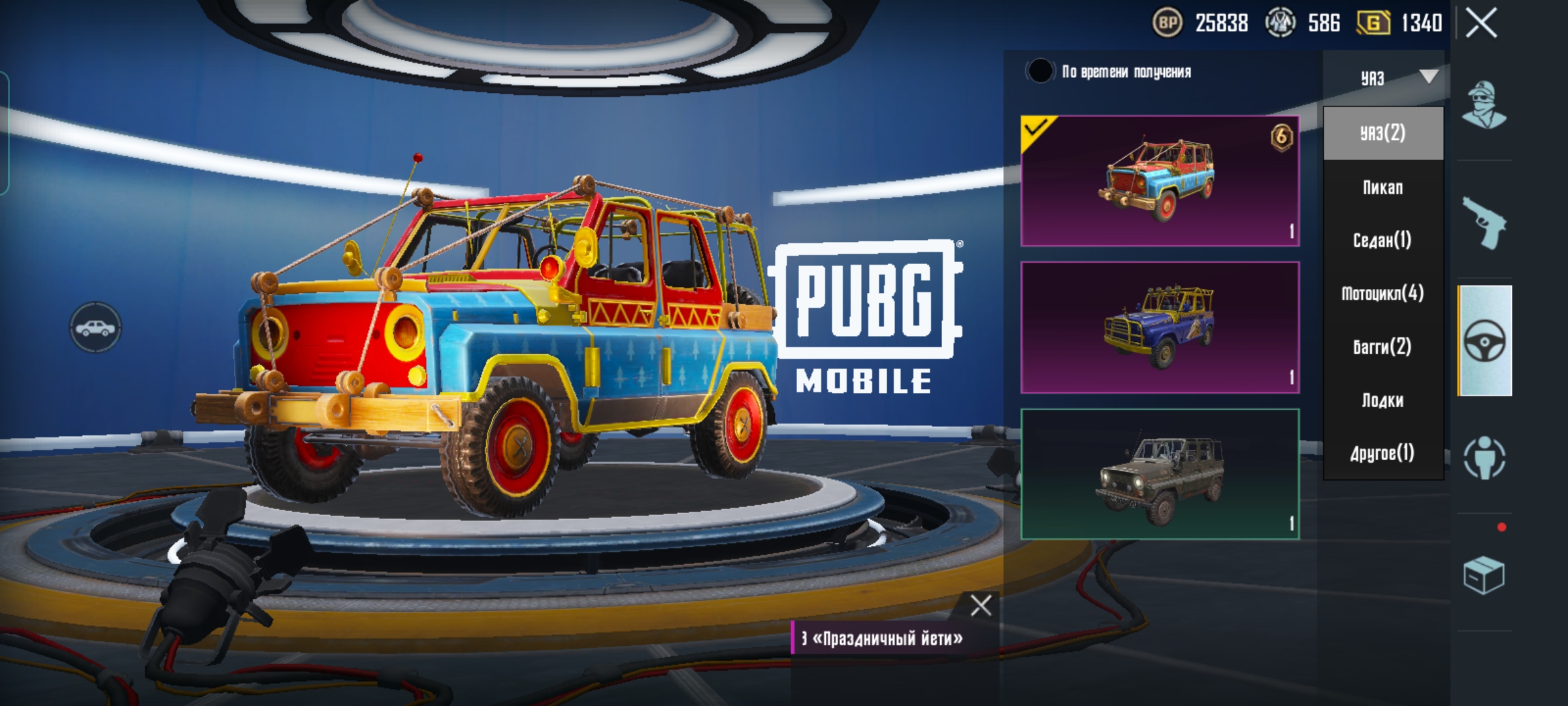Toggle the sort by time obtained option
Viewport: 1568px width, 706px height.
point(1040,71)
